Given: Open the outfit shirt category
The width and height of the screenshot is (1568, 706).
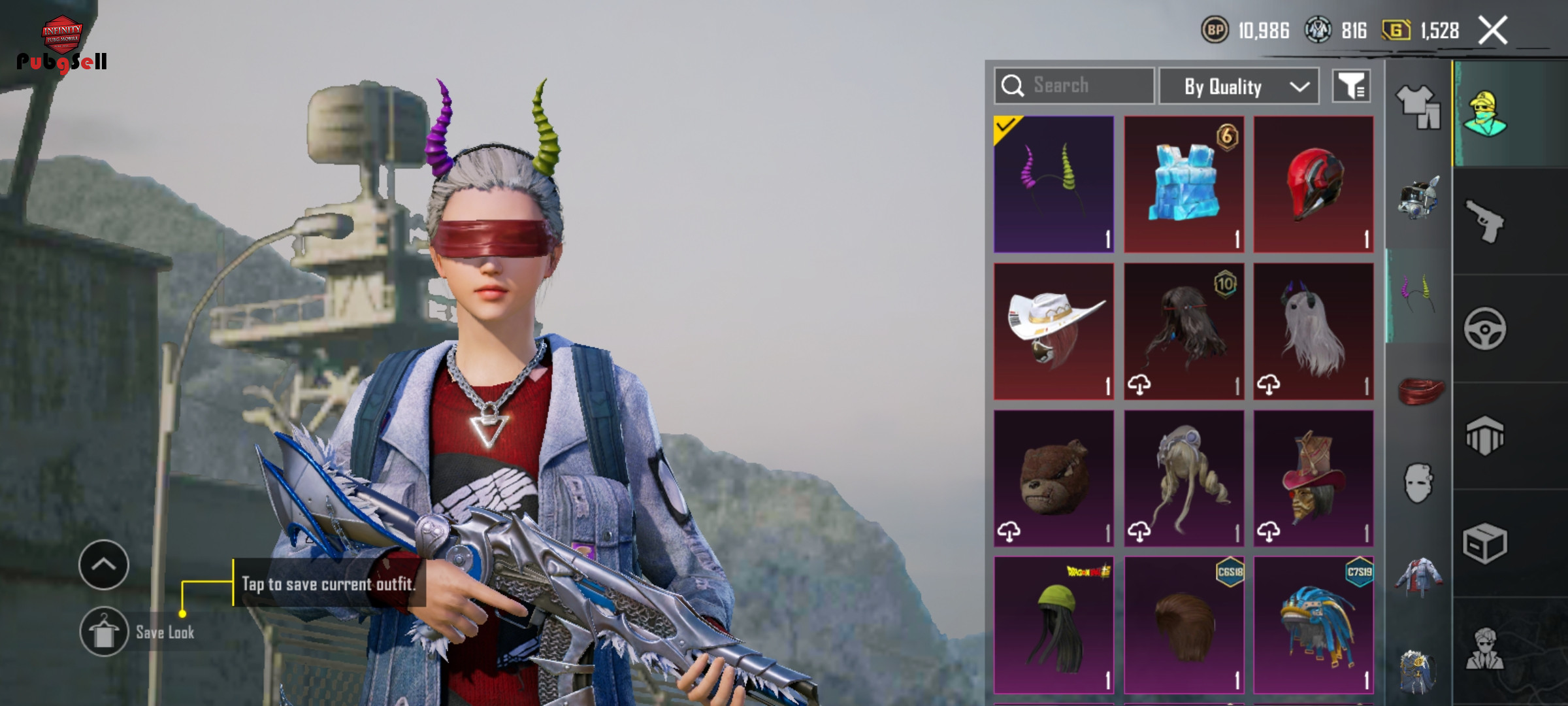Looking at the screenshot, I should [1418, 107].
